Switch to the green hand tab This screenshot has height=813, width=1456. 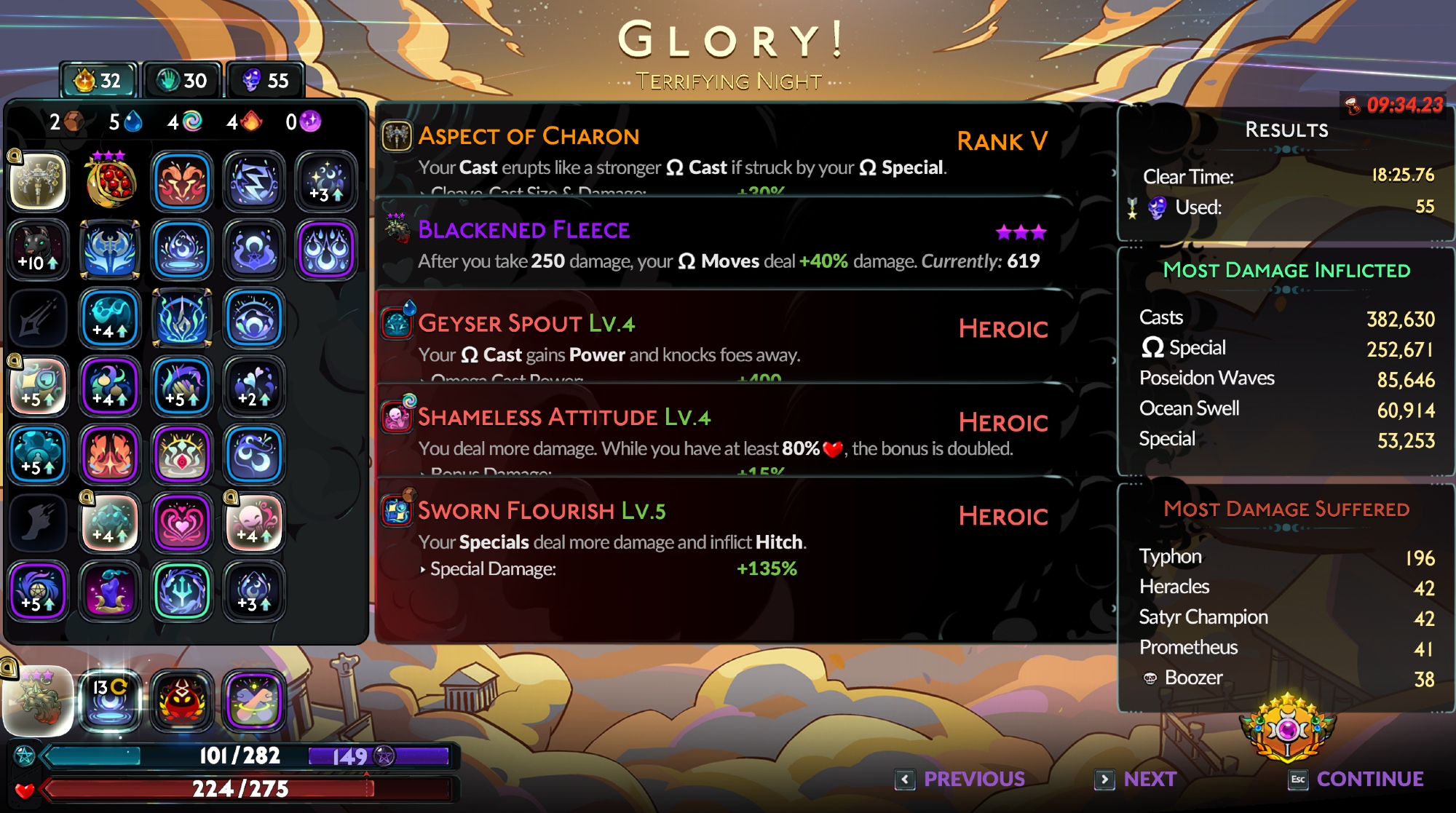pyautogui.click(x=183, y=80)
